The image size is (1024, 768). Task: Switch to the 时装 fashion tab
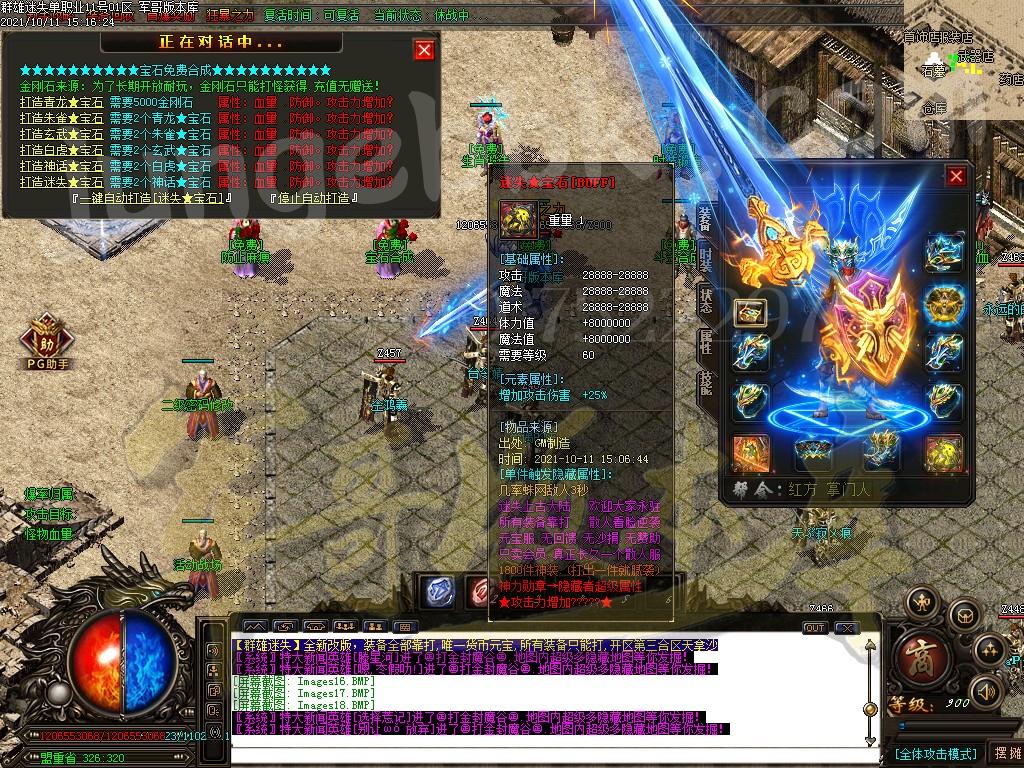pyautogui.click(x=705, y=260)
